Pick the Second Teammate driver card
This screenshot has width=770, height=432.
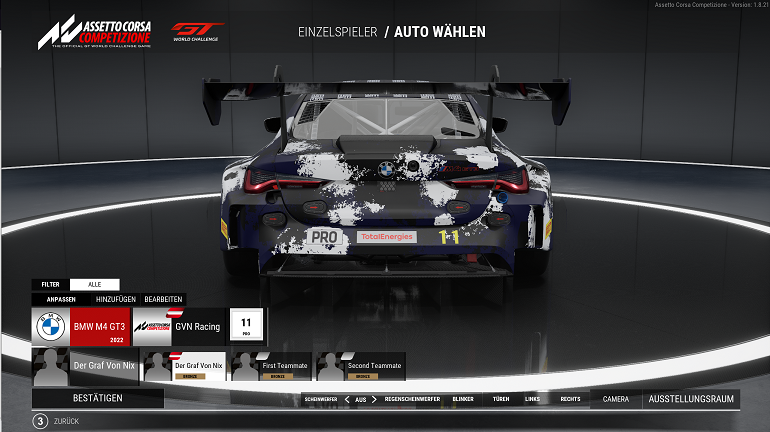[360, 367]
